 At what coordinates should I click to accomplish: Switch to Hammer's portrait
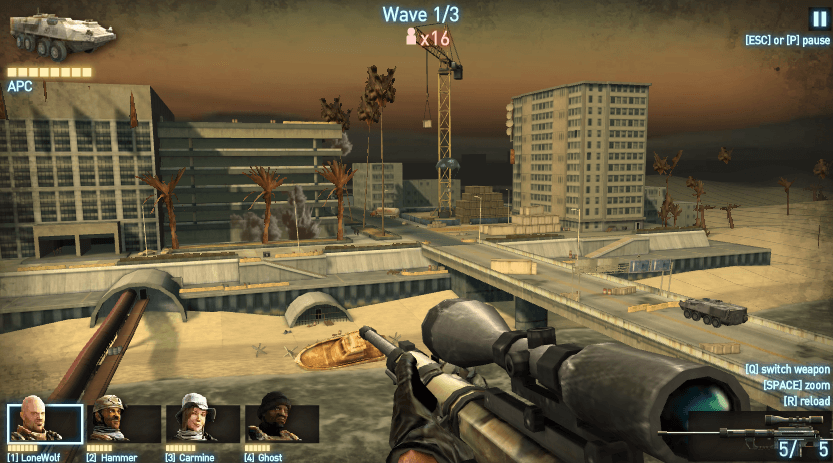click(124, 424)
